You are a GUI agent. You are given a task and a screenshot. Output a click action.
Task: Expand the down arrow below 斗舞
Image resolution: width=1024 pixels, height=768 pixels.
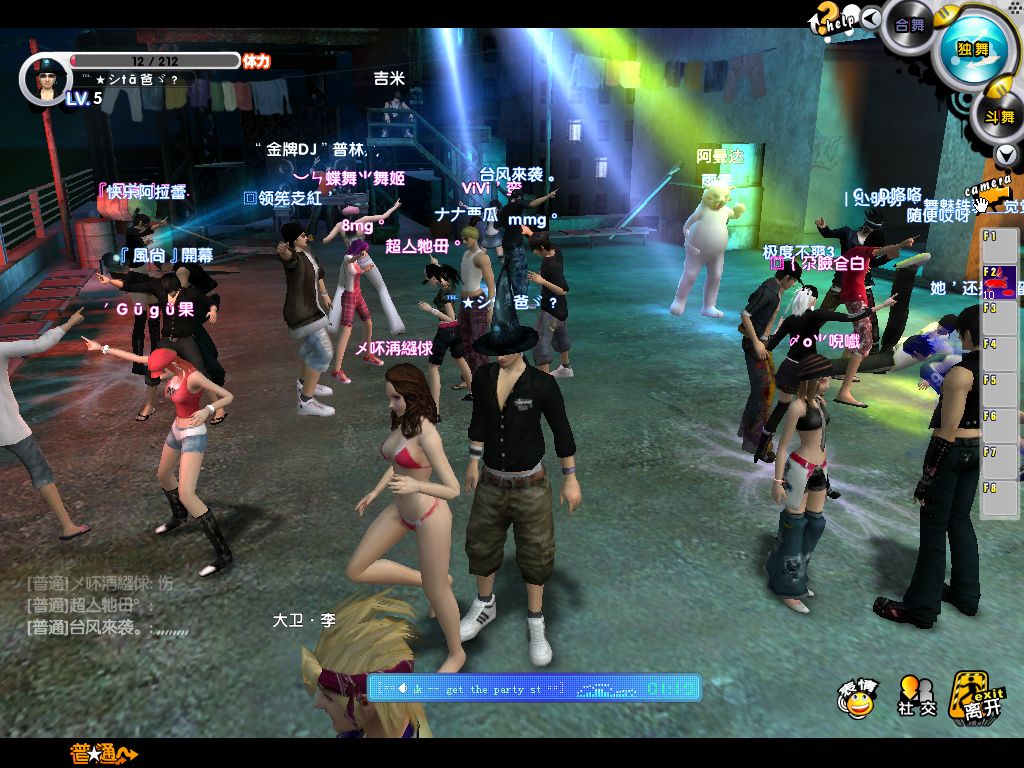point(1006,155)
